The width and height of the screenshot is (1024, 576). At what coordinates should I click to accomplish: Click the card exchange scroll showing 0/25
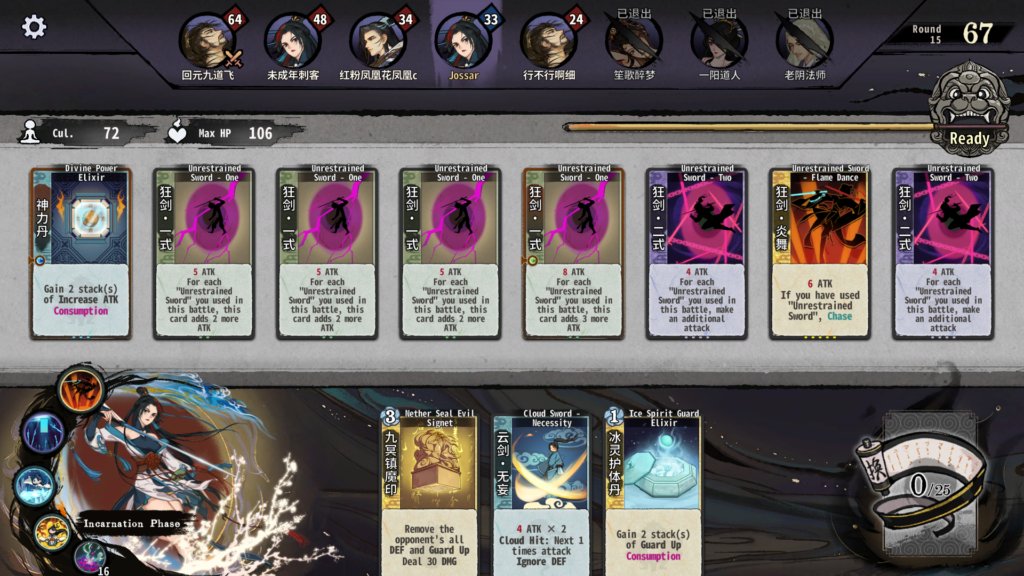tap(917, 478)
